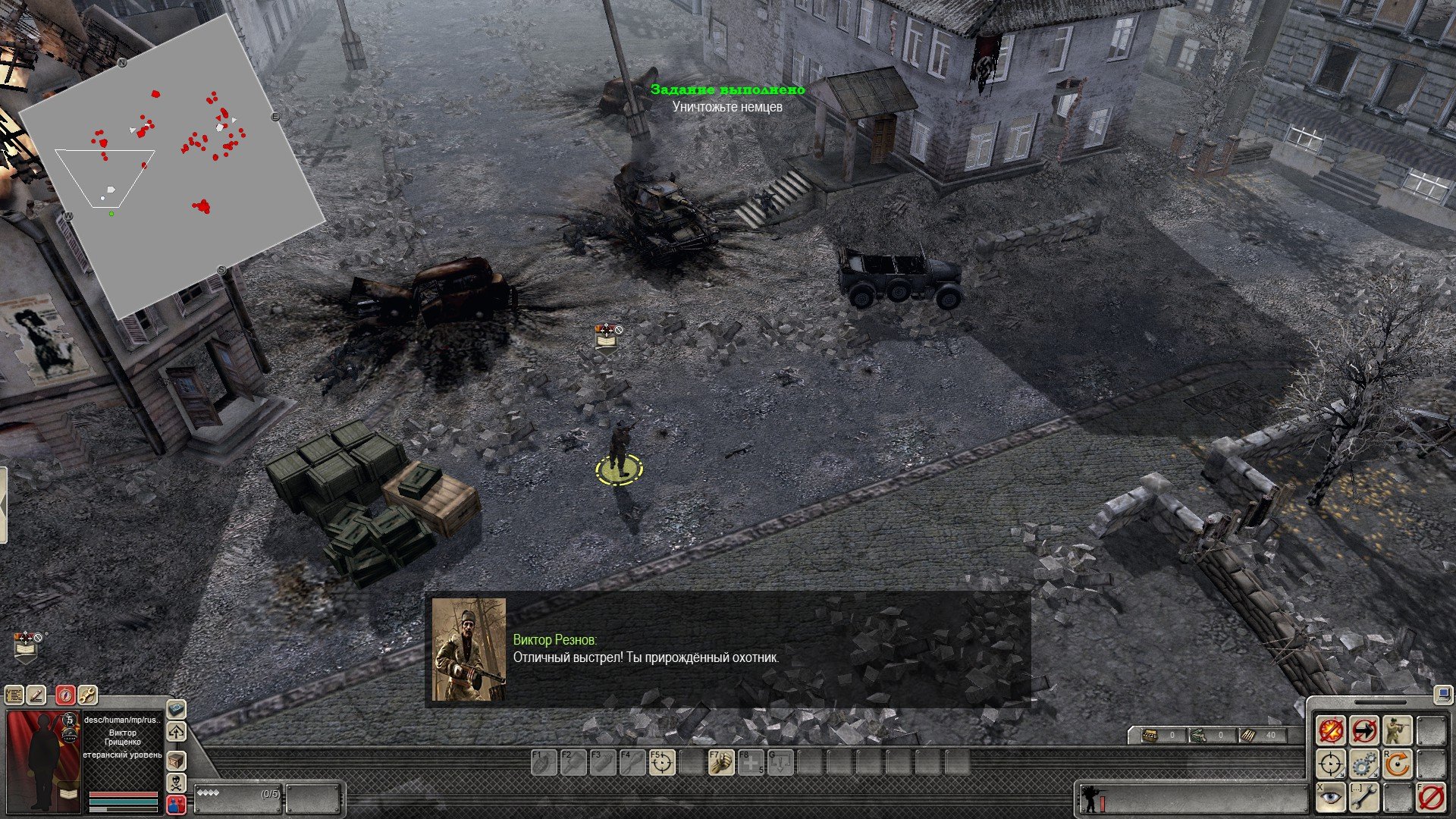Click the computer monitor icon
Image resolution: width=1456 pixels, height=819 pixels.
click(1442, 694)
